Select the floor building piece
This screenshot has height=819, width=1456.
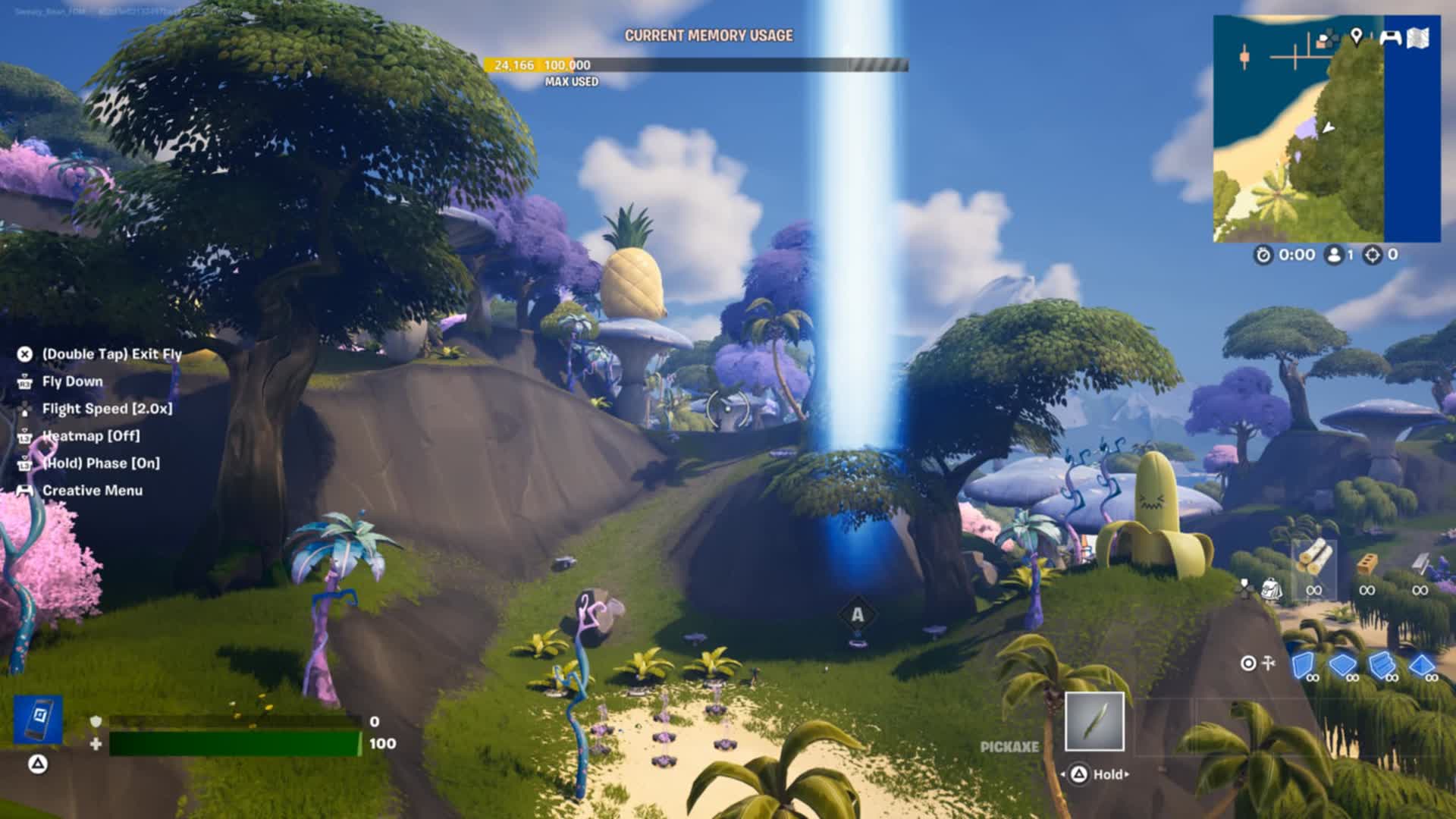coord(1342,665)
